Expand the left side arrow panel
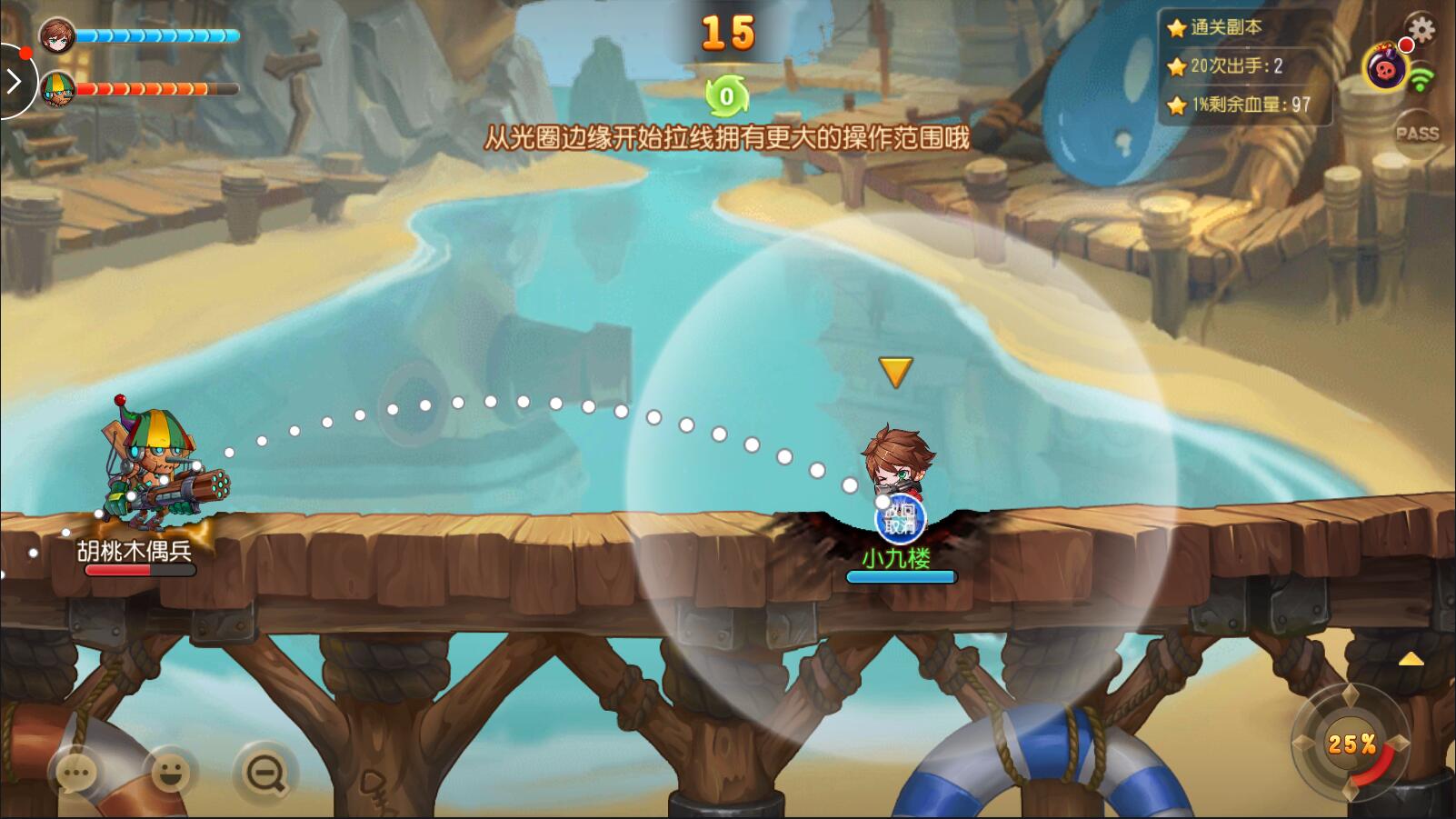The height and width of the screenshot is (819, 1456). pos(14,82)
